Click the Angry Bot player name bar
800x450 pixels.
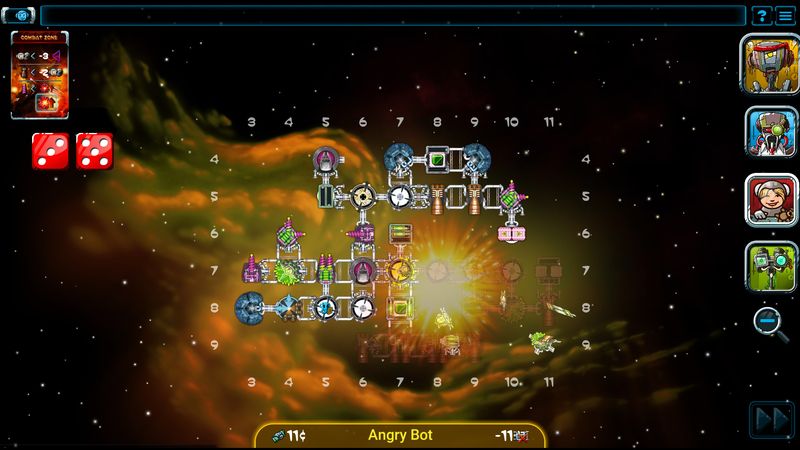[400, 435]
